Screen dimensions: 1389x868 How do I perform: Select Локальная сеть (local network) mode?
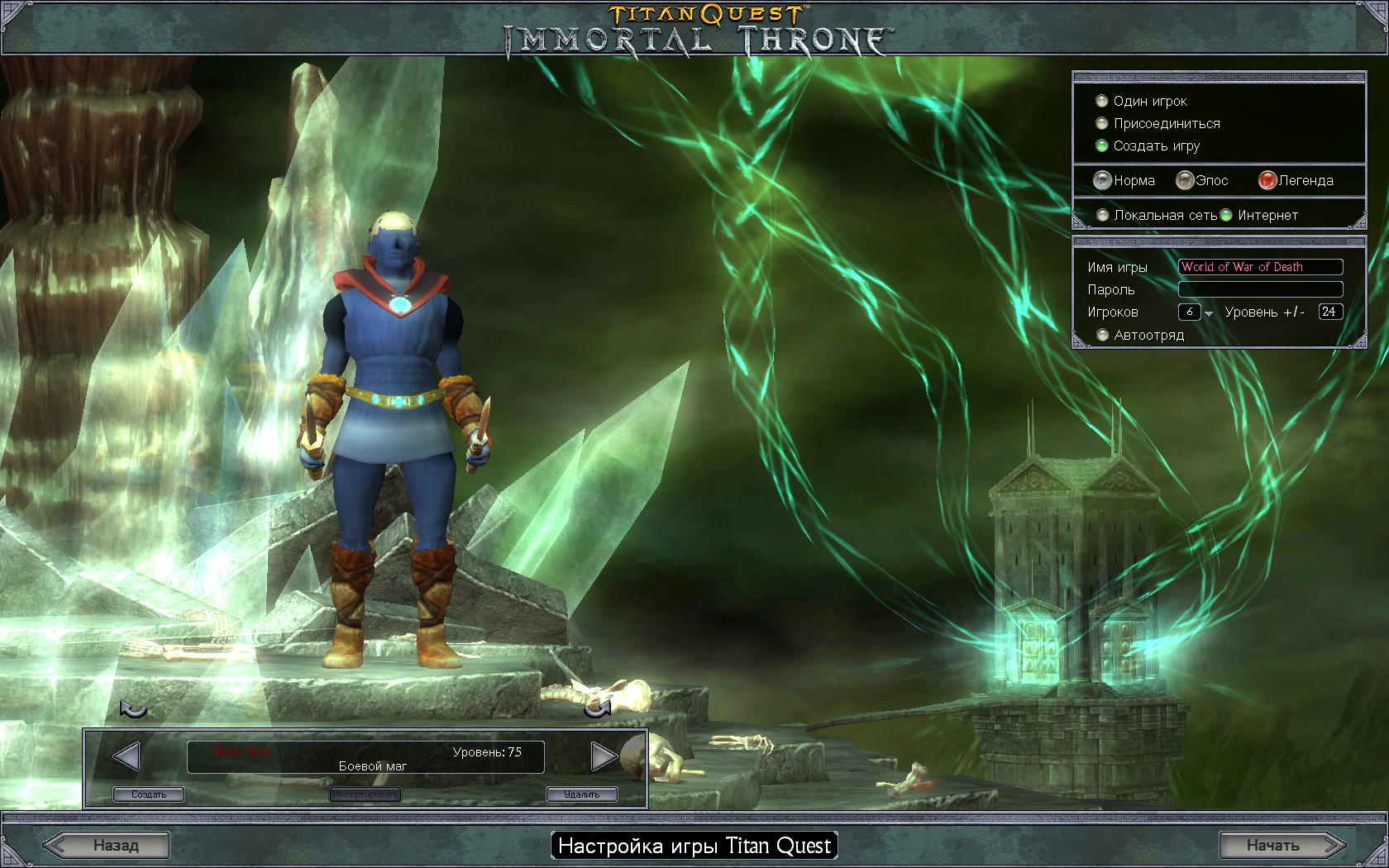coord(1102,215)
